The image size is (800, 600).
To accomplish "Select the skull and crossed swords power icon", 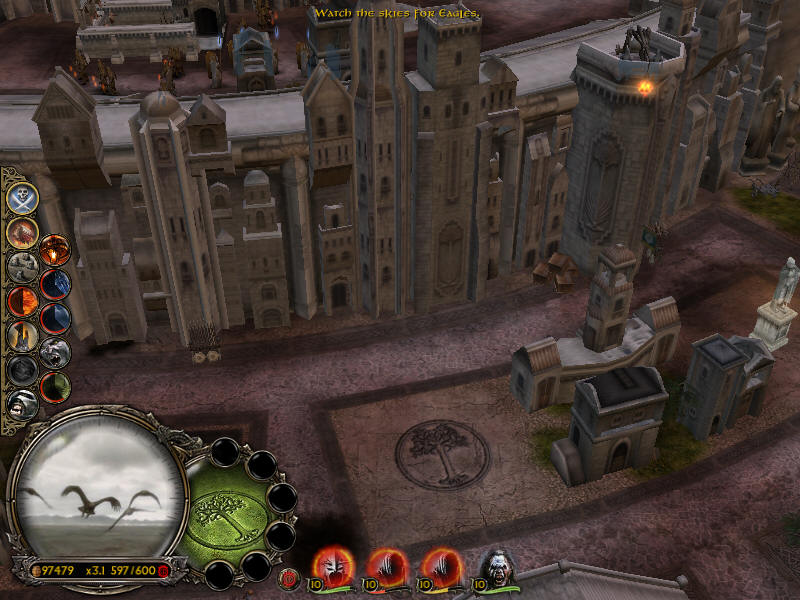I will pos(22,197).
